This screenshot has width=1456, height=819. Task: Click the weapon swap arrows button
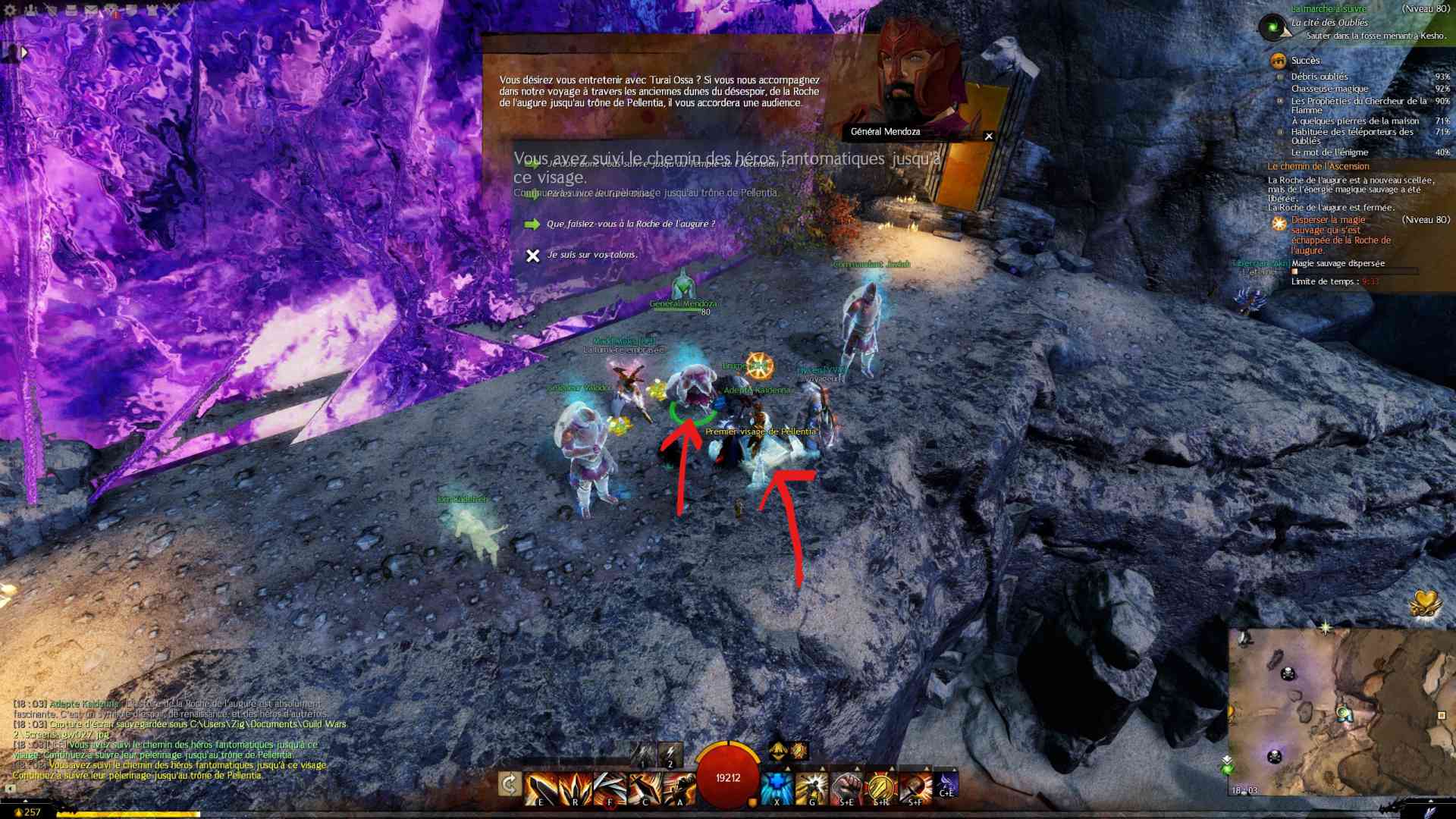[510, 784]
